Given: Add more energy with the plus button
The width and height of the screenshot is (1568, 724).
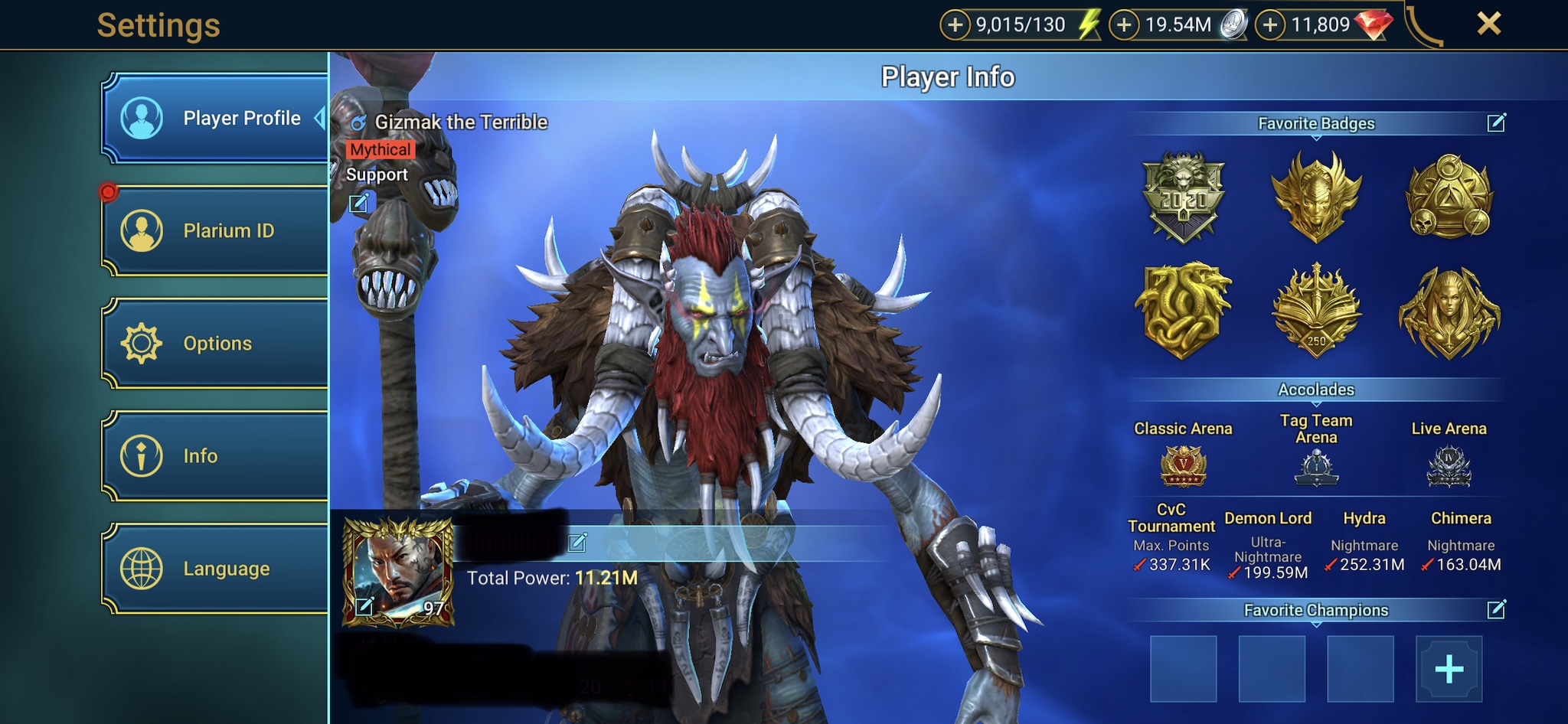Looking at the screenshot, I should click(x=955, y=24).
